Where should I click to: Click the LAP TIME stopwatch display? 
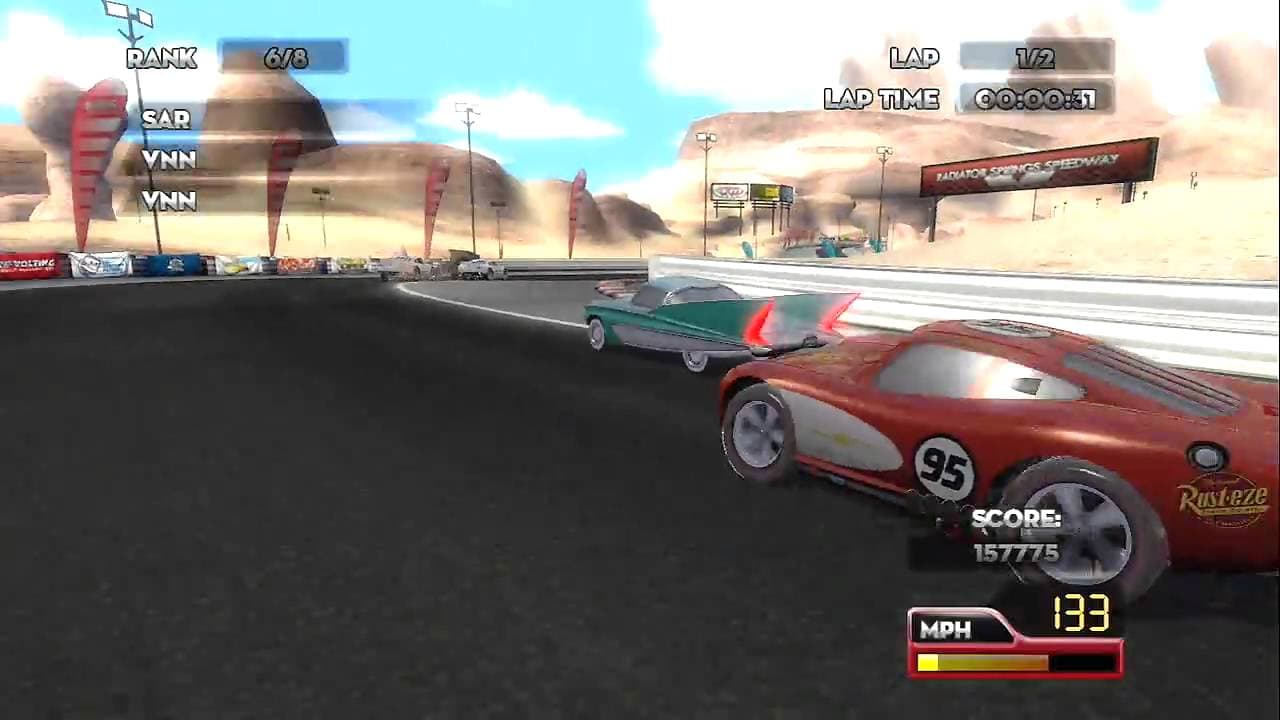1037,98
